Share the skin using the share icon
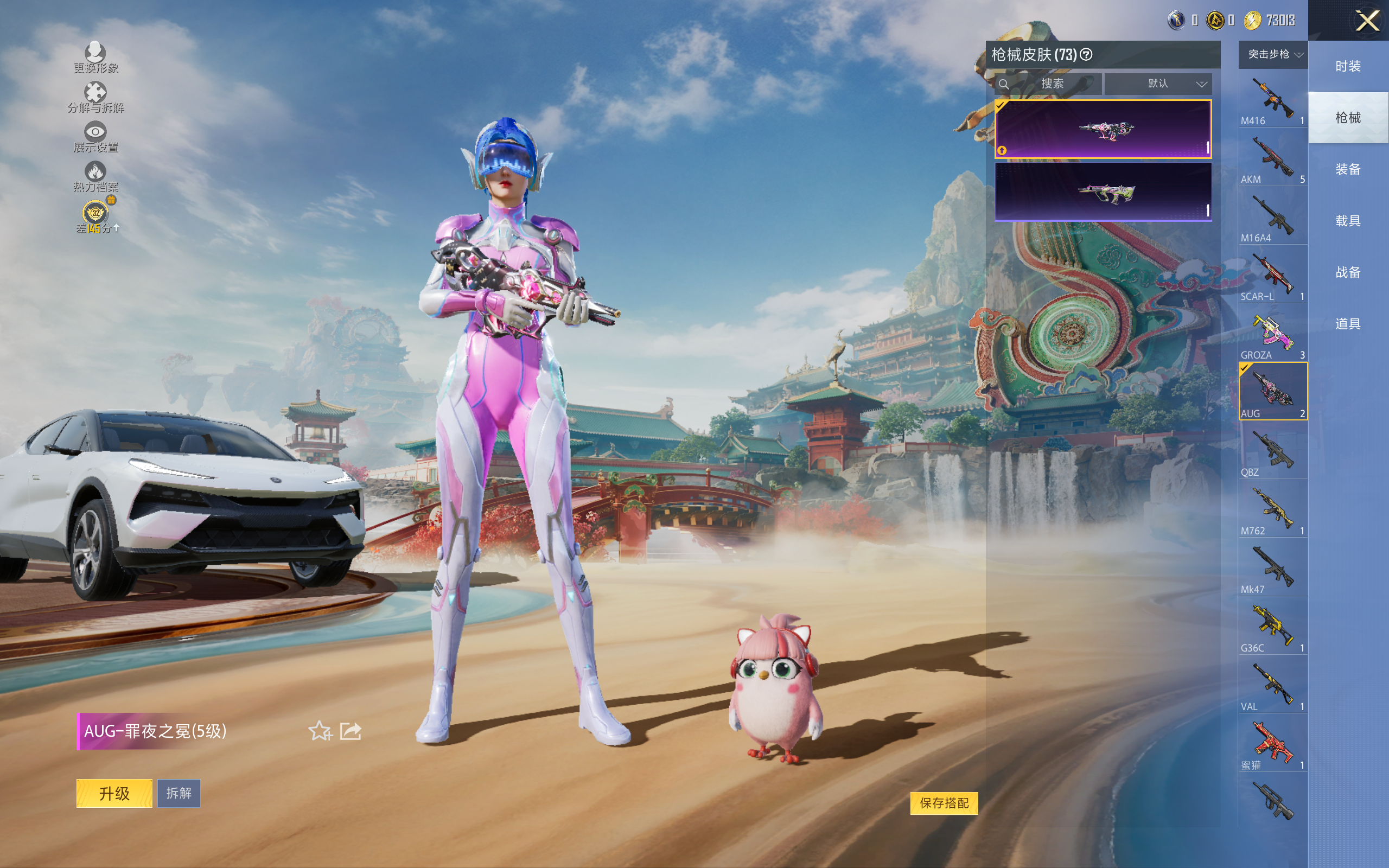 [350, 731]
